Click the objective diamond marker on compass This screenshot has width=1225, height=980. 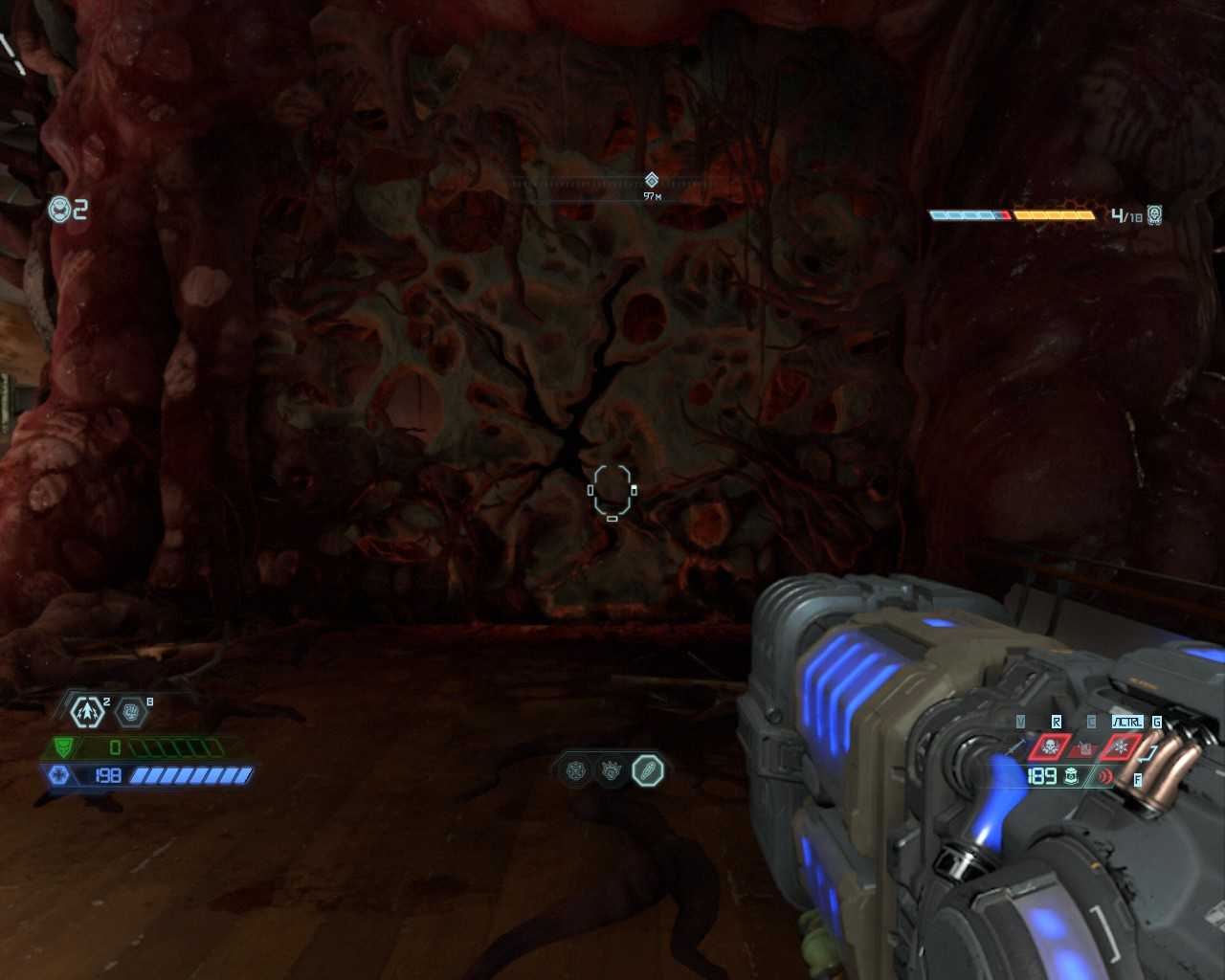point(652,180)
